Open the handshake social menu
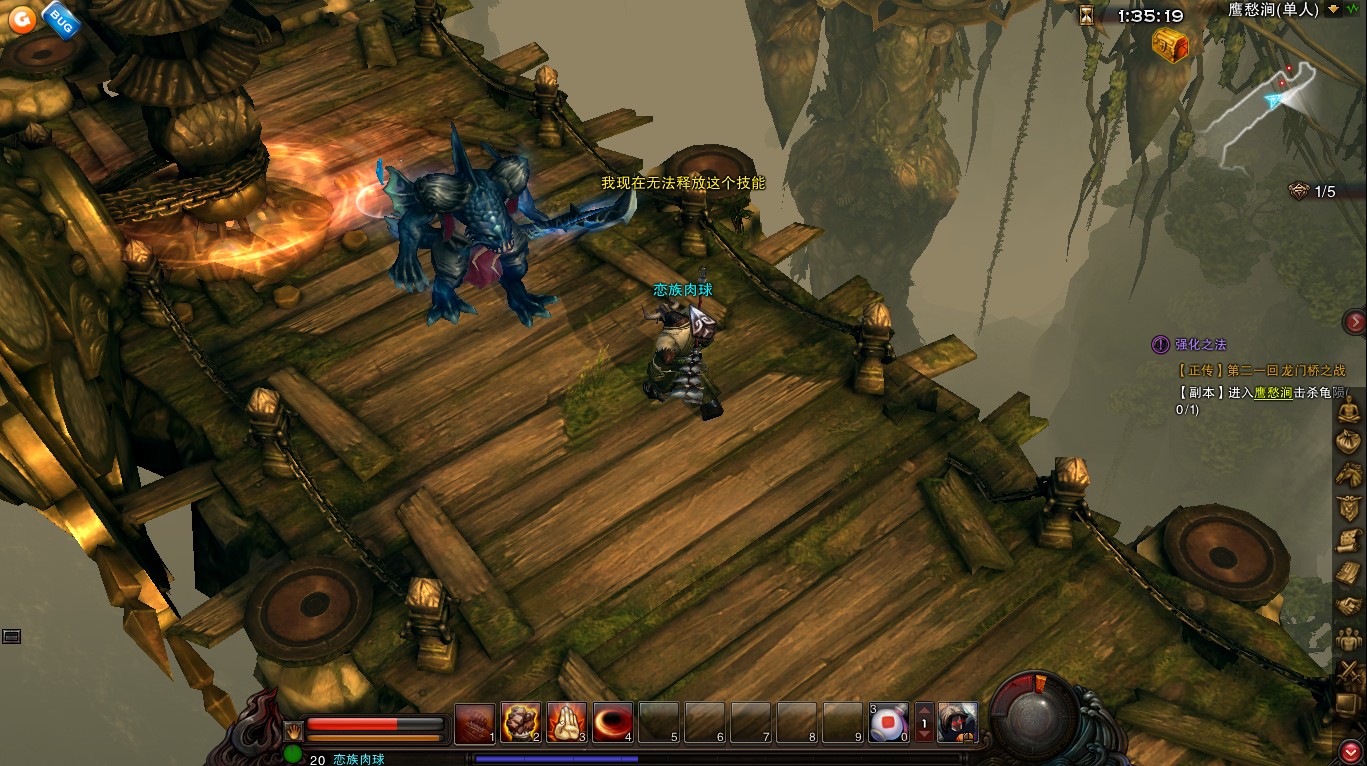The image size is (1367, 766). click(x=1351, y=606)
